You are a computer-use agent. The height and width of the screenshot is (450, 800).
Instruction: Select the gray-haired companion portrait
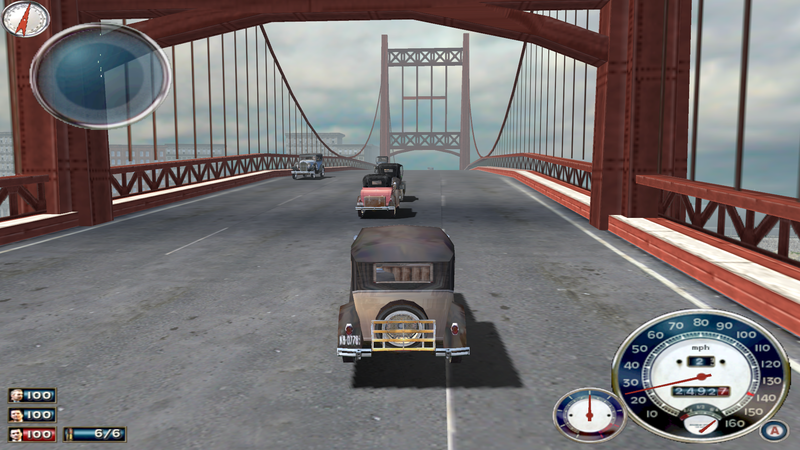tap(17, 395)
